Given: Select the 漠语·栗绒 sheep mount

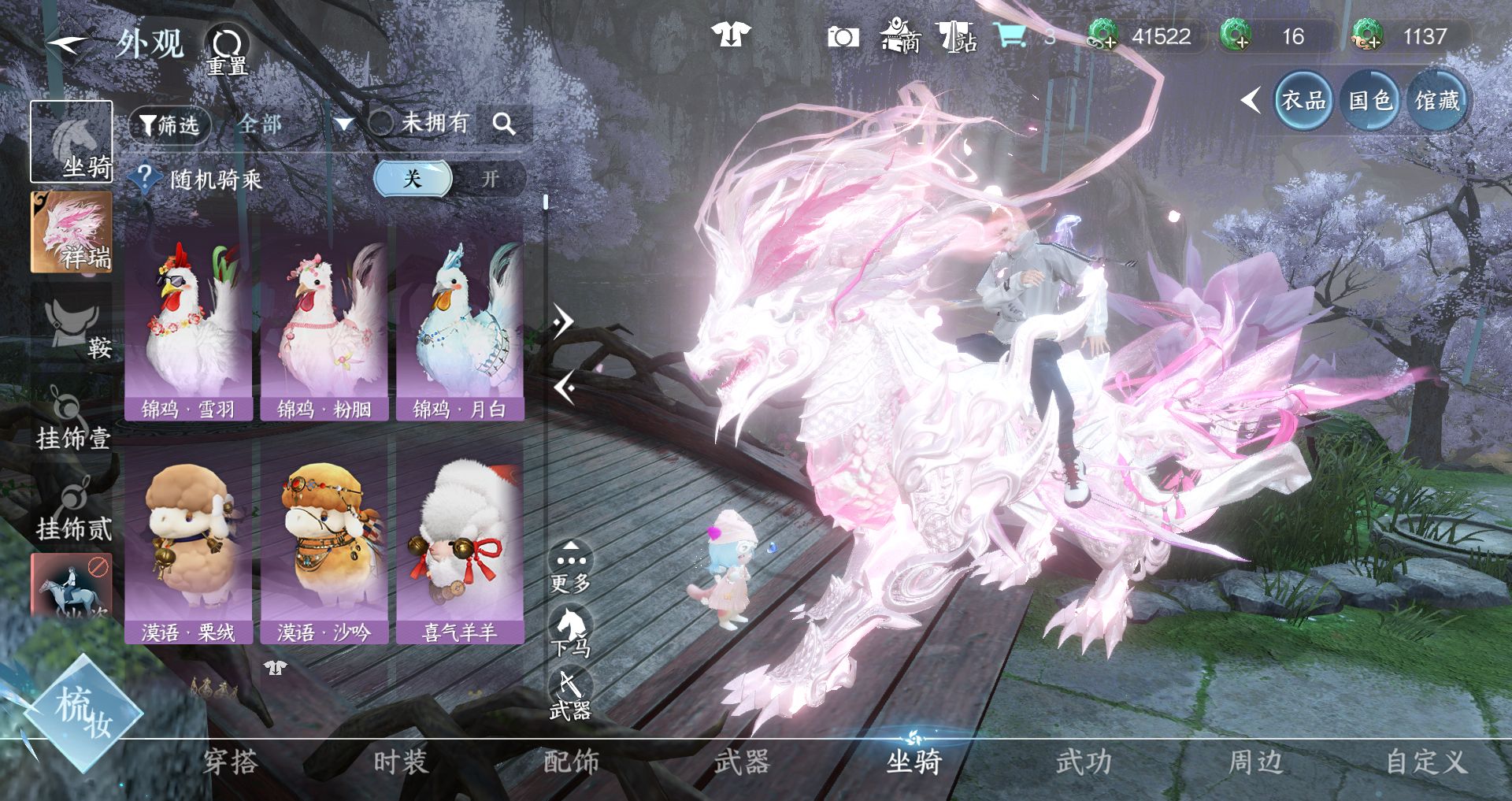Looking at the screenshot, I should [188, 545].
